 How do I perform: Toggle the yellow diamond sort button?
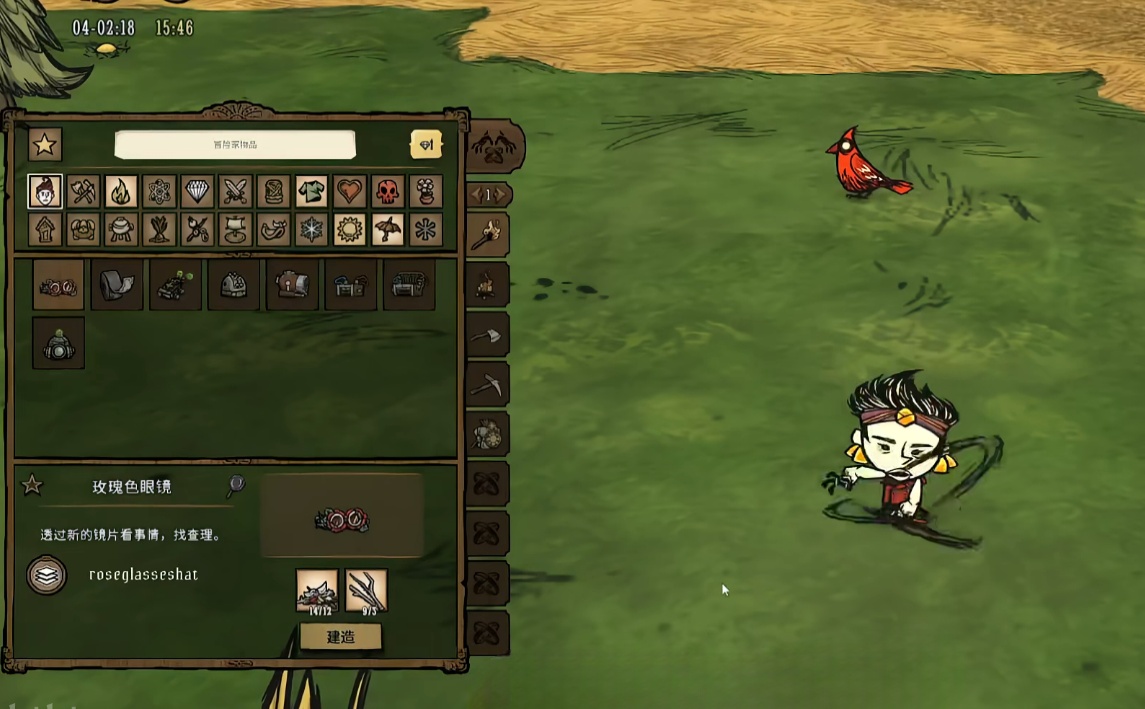pos(426,145)
